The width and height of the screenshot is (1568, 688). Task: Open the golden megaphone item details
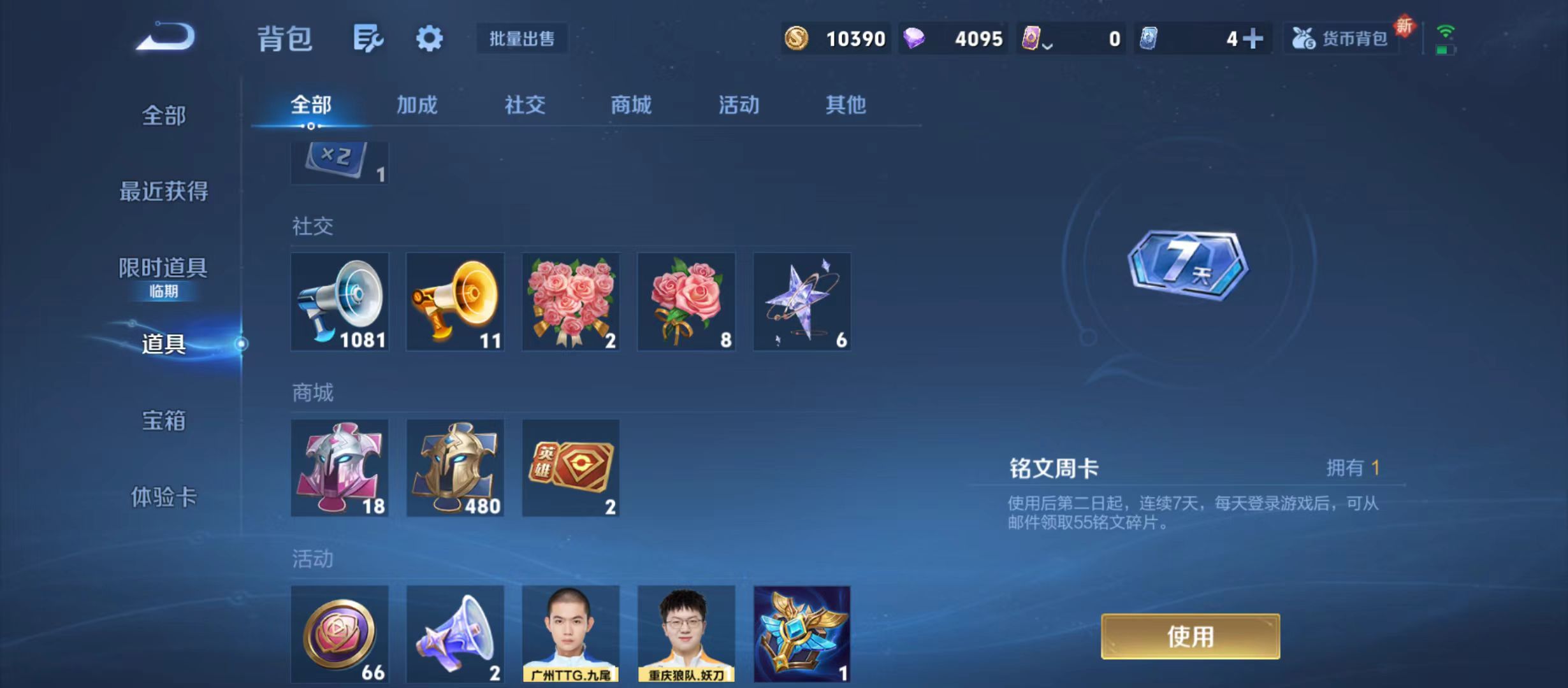[455, 301]
